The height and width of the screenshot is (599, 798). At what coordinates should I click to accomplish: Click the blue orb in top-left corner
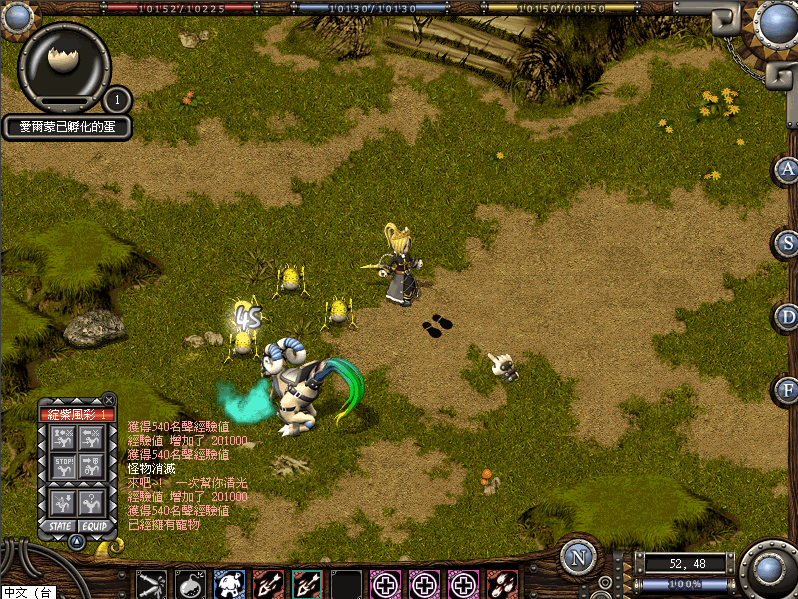point(15,15)
